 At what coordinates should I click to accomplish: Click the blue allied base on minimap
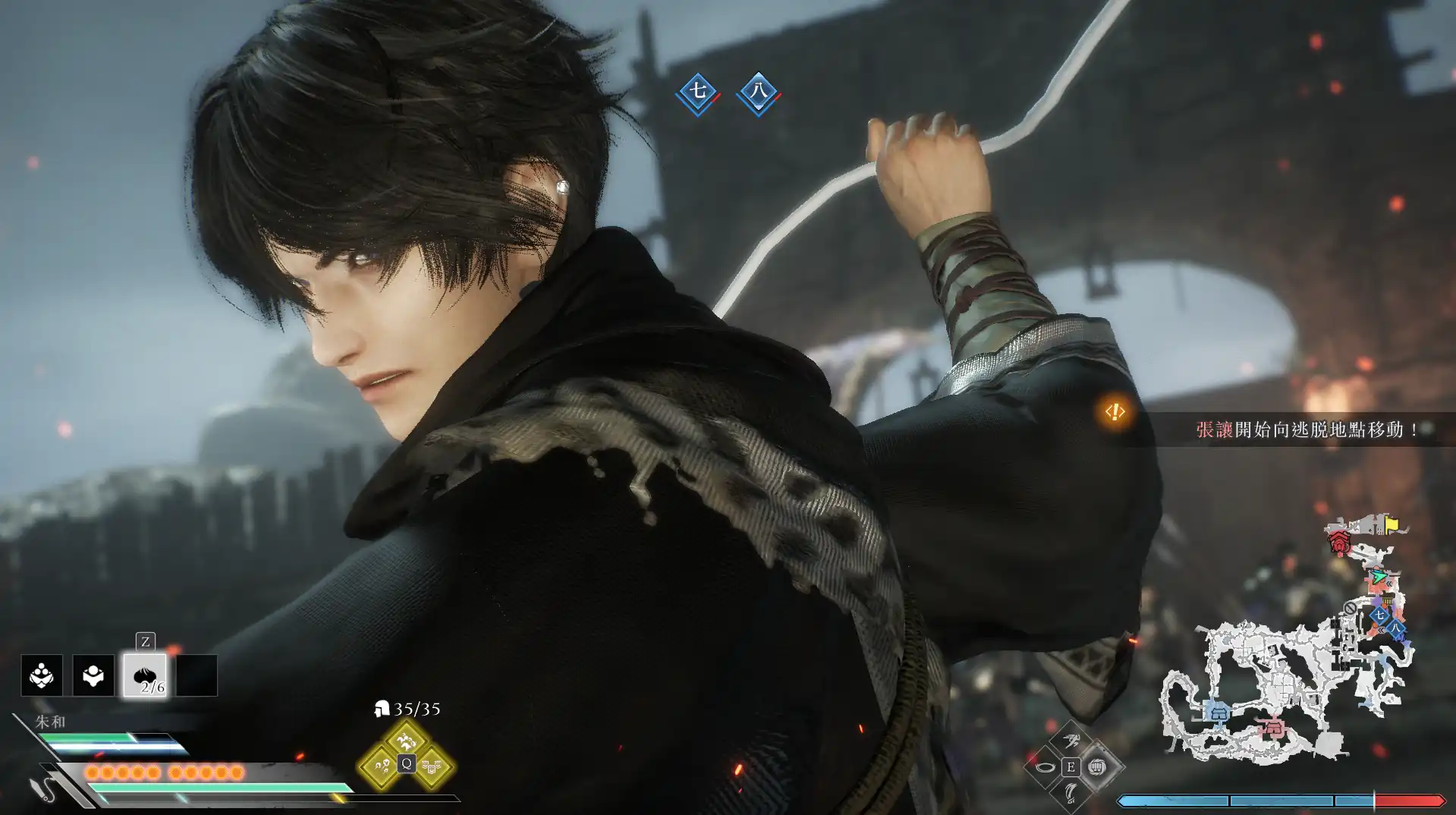1219,713
